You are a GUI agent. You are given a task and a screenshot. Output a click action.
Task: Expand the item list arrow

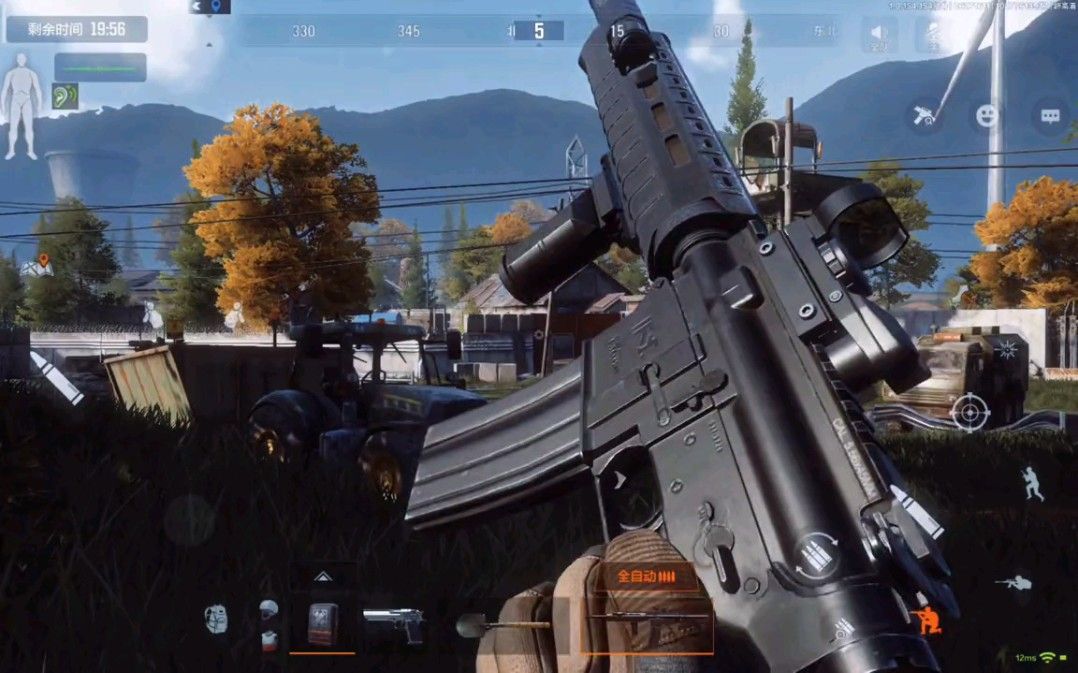click(322, 576)
